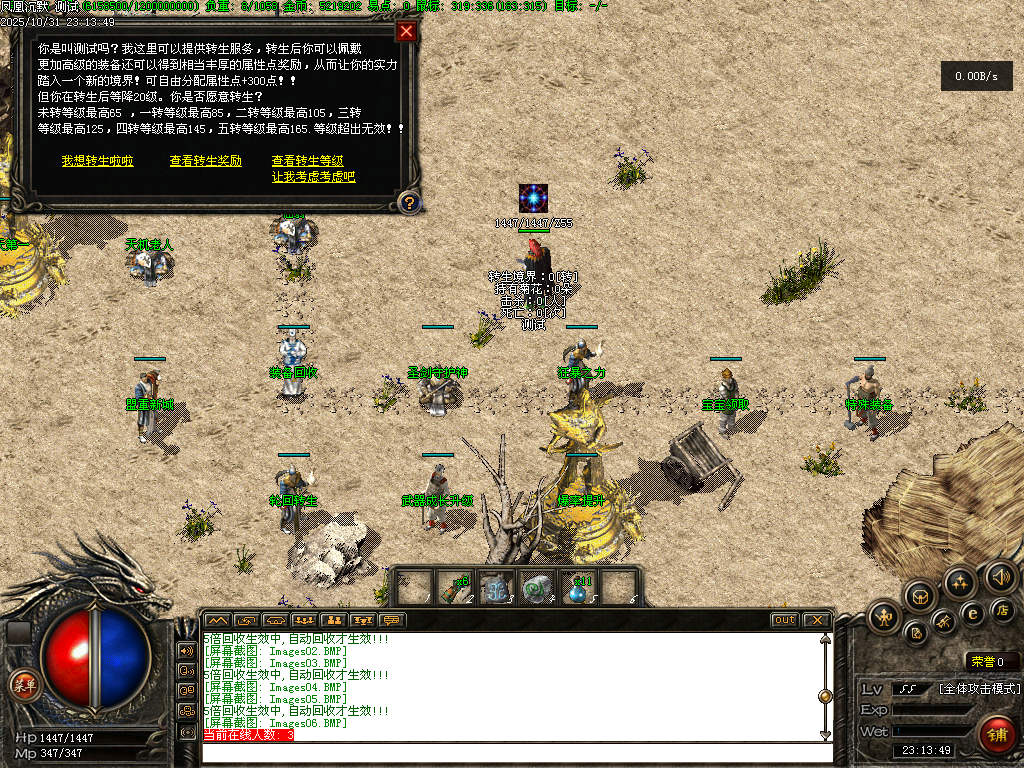Viewport: 1024px width, 768px height.
Task: Open the skills sparkle icon button
Action: tap(960, 583)
